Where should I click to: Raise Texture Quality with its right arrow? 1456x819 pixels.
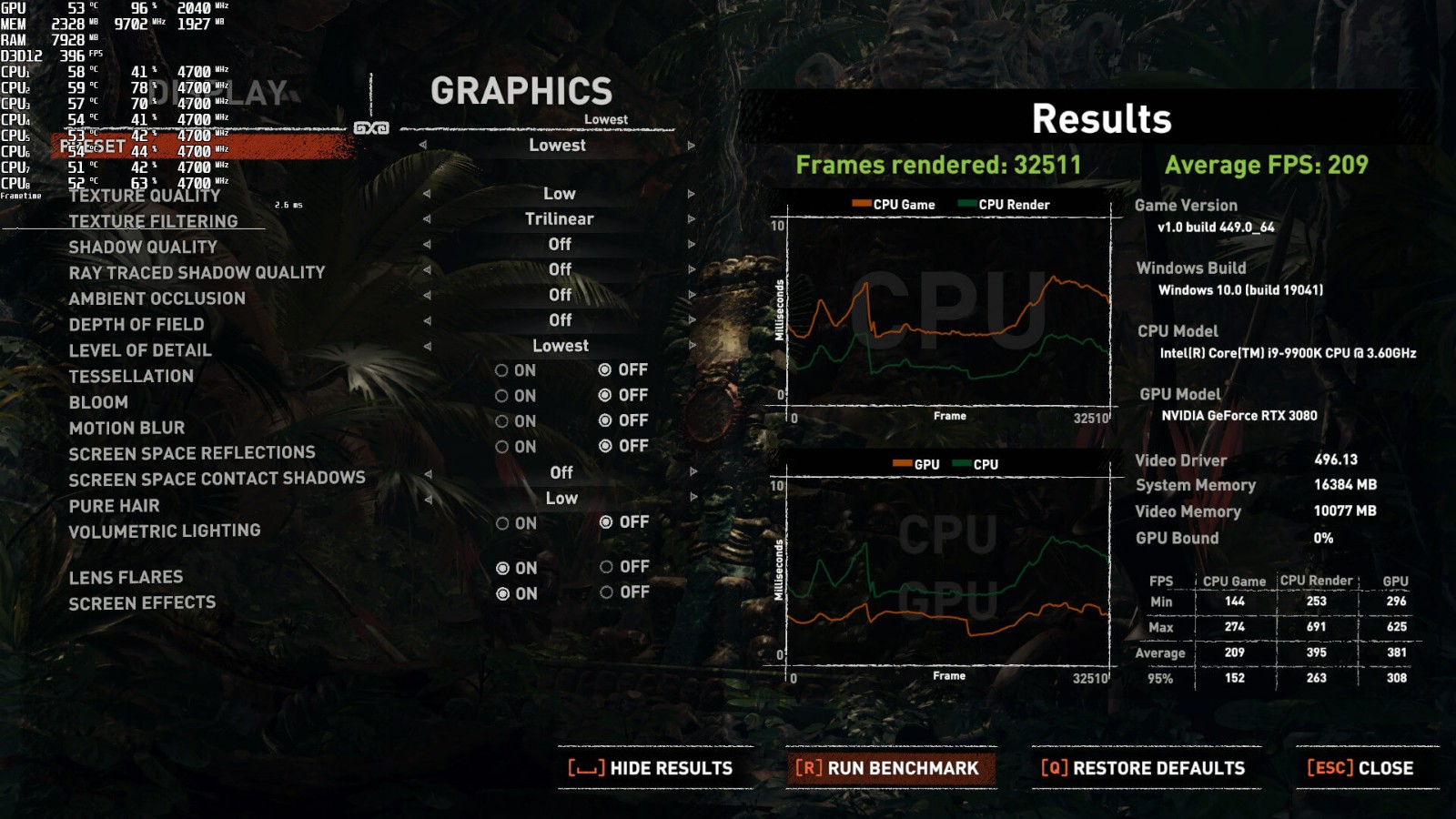tap(693, 194)
